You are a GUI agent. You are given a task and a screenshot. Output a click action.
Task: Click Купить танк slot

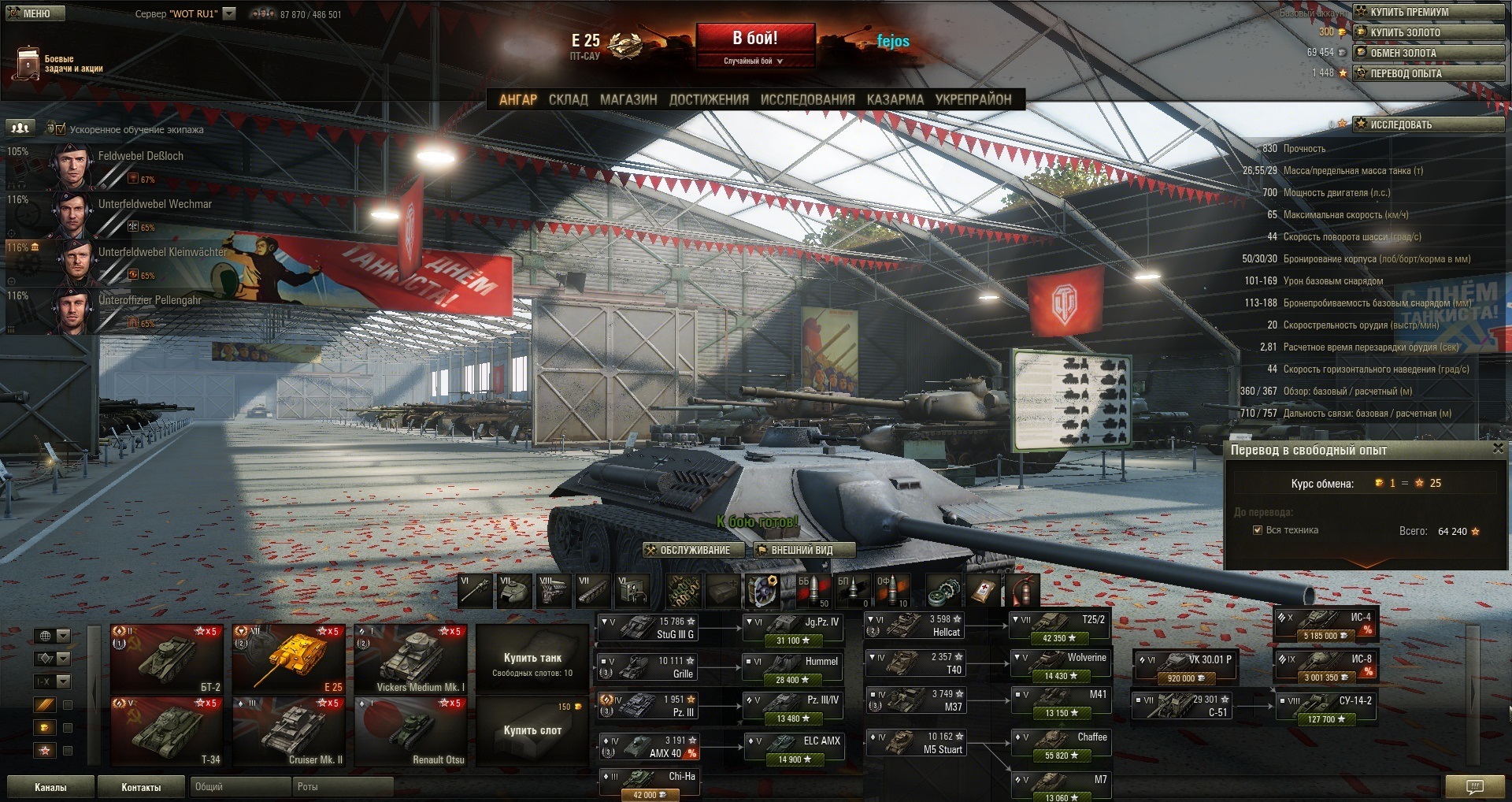pos(532,659)
